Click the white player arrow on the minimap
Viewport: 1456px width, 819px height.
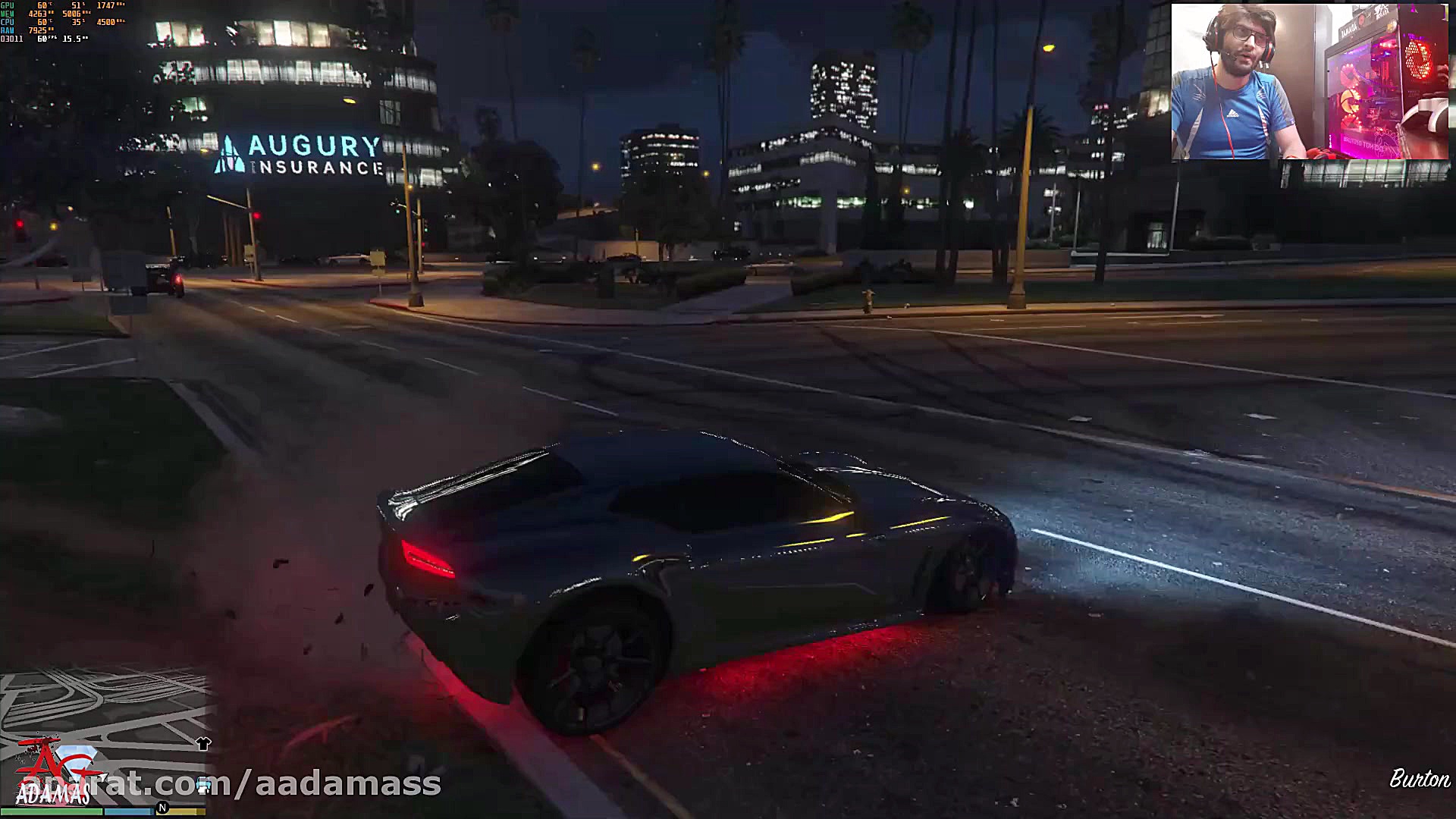click(x=102, y=776)
